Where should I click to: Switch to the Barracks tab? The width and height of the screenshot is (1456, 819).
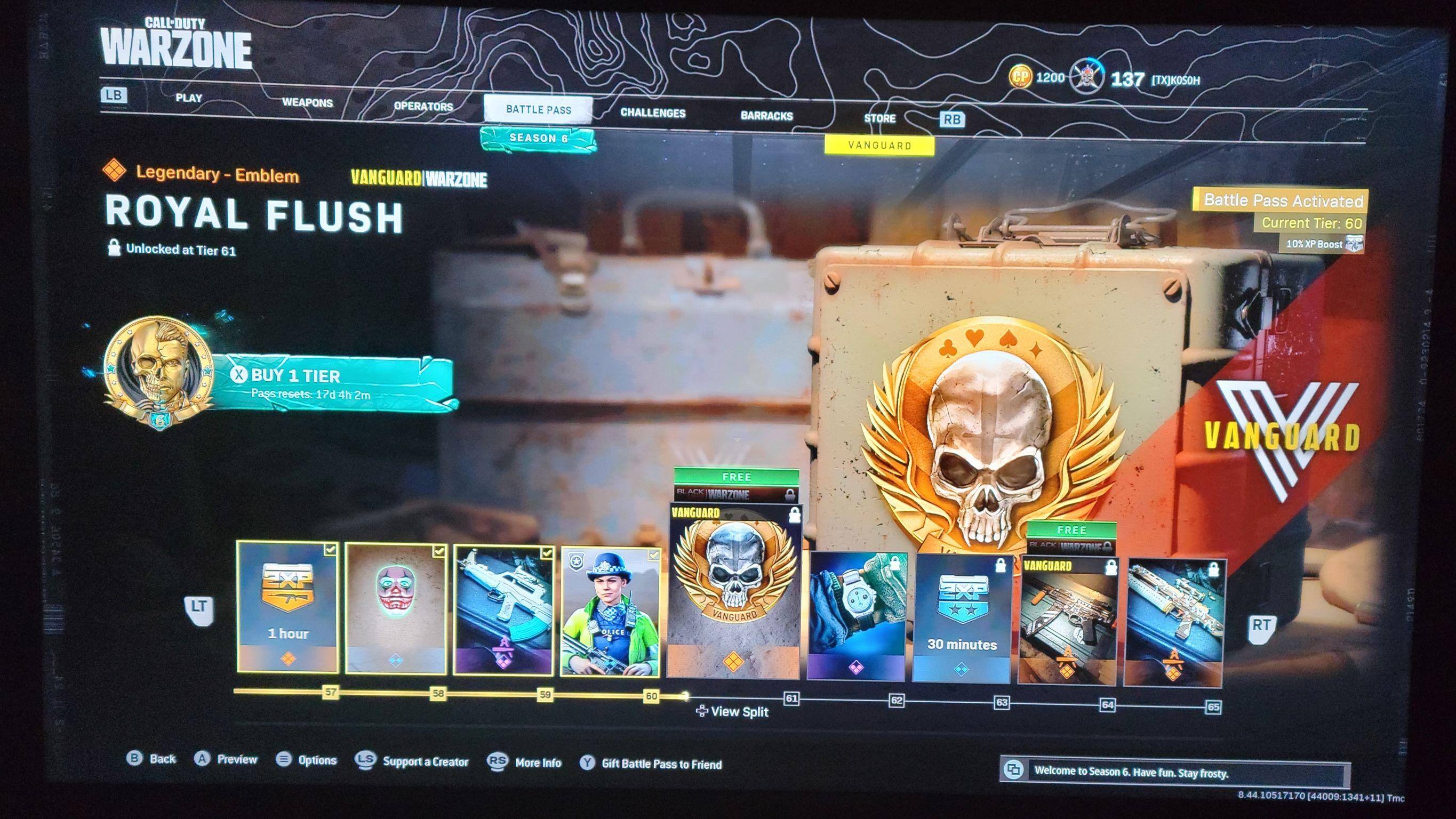pyautogui.click(x=766, y=116)
